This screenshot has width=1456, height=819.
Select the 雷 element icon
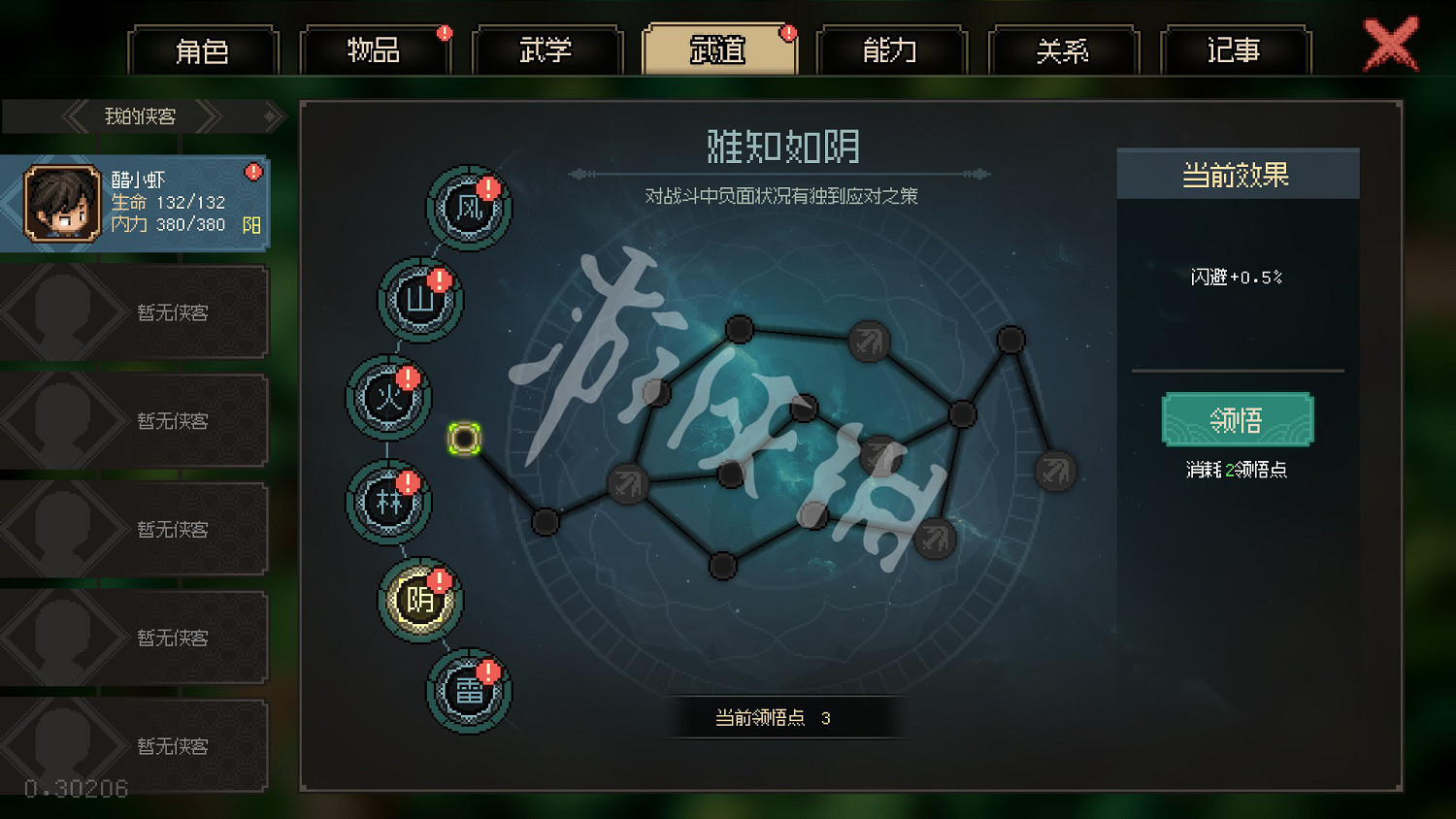[469, 692]
